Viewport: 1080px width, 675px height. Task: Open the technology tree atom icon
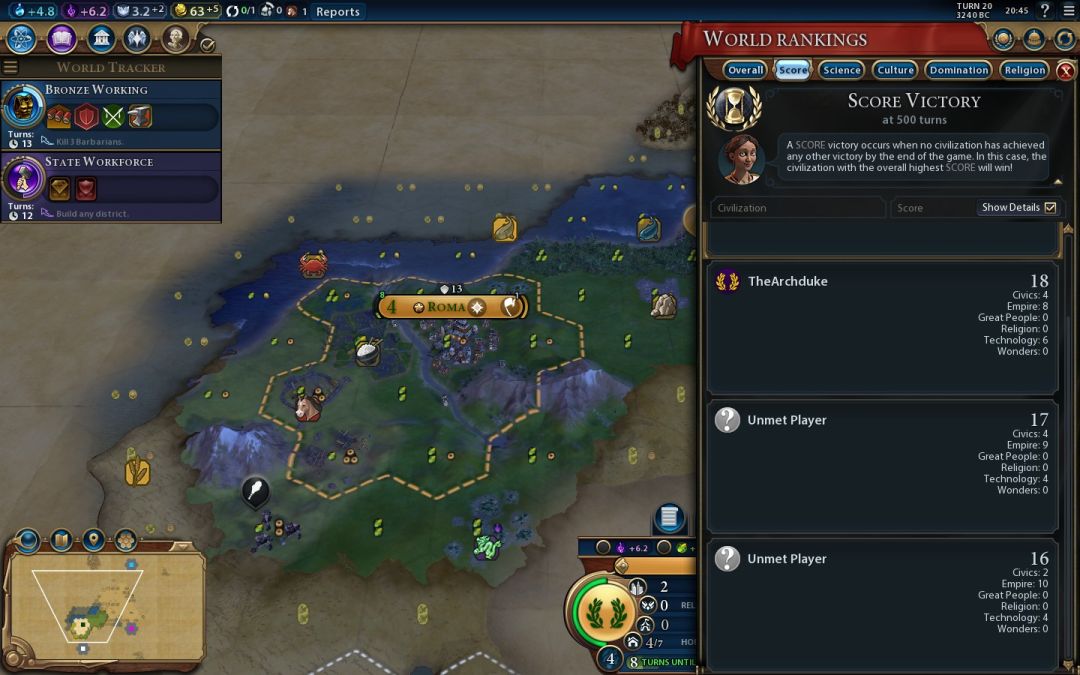[x=22, y=39]
